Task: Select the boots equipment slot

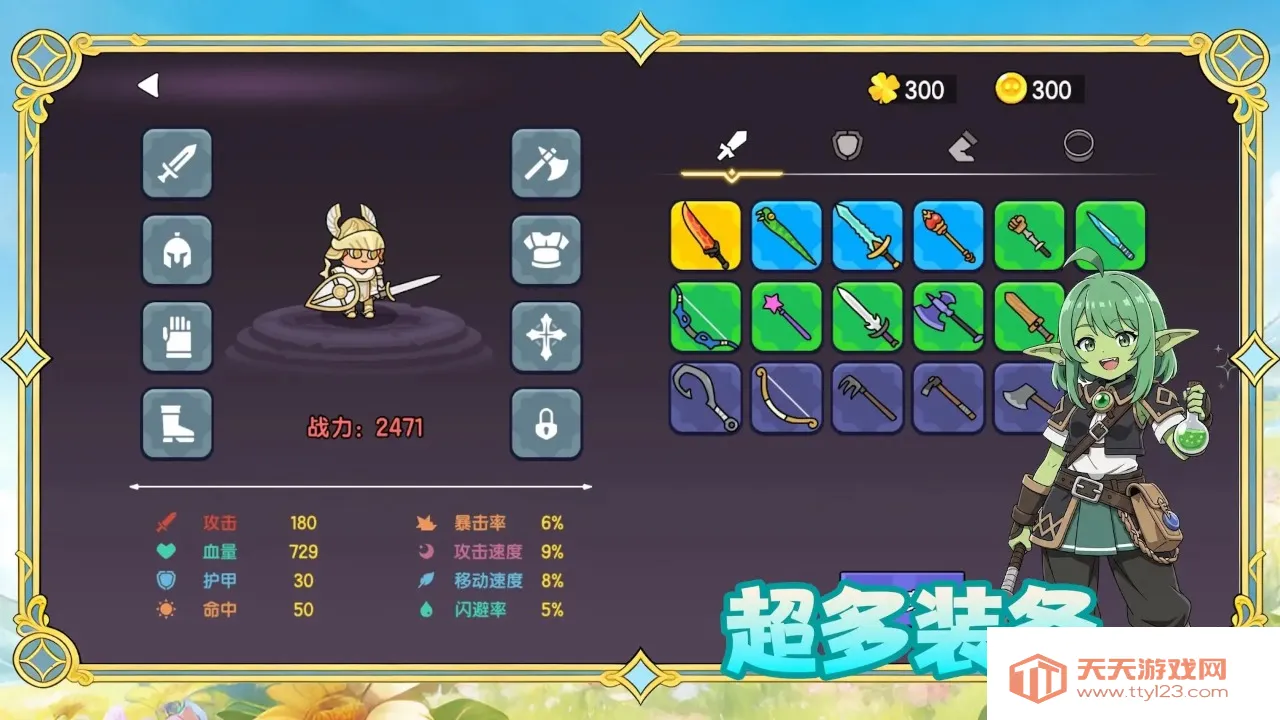Action: point(177,423)
